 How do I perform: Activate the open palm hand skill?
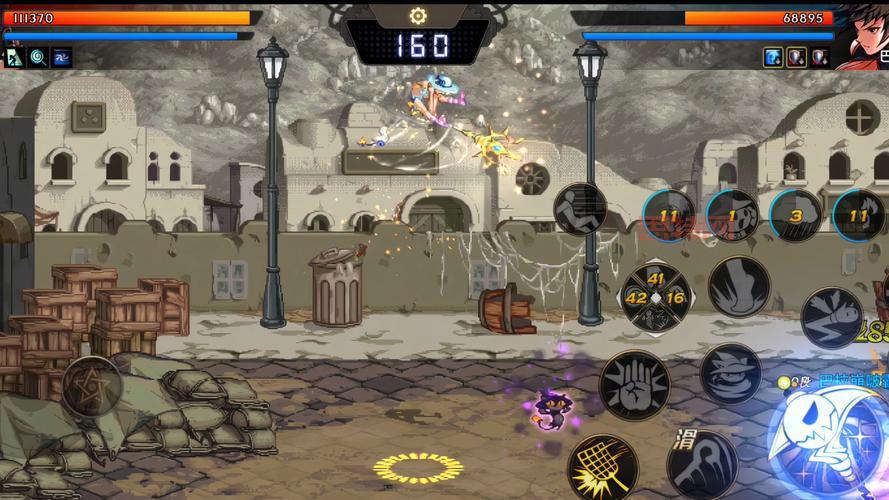634,385
